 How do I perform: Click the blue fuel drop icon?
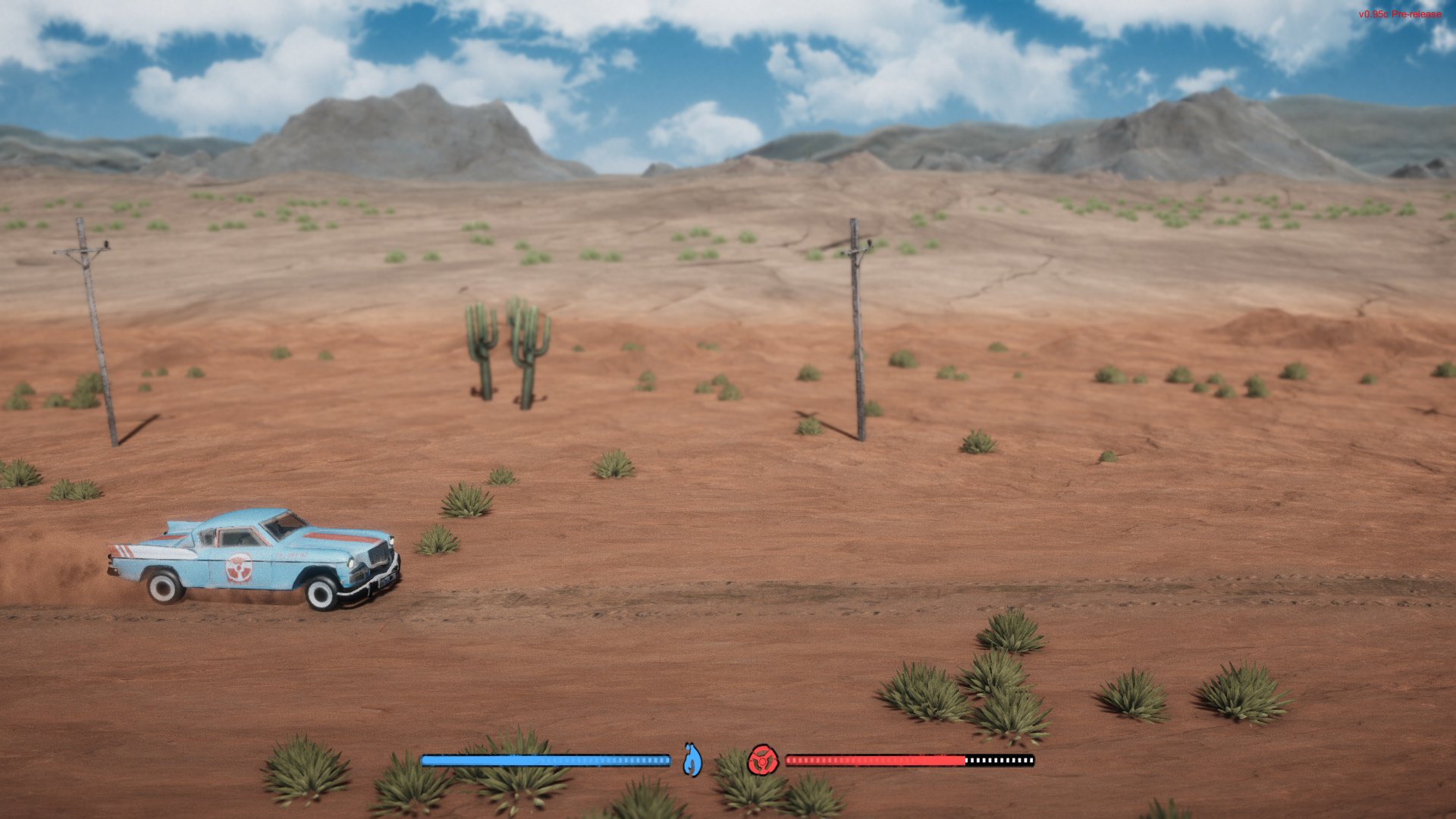(x=692, y=760)
